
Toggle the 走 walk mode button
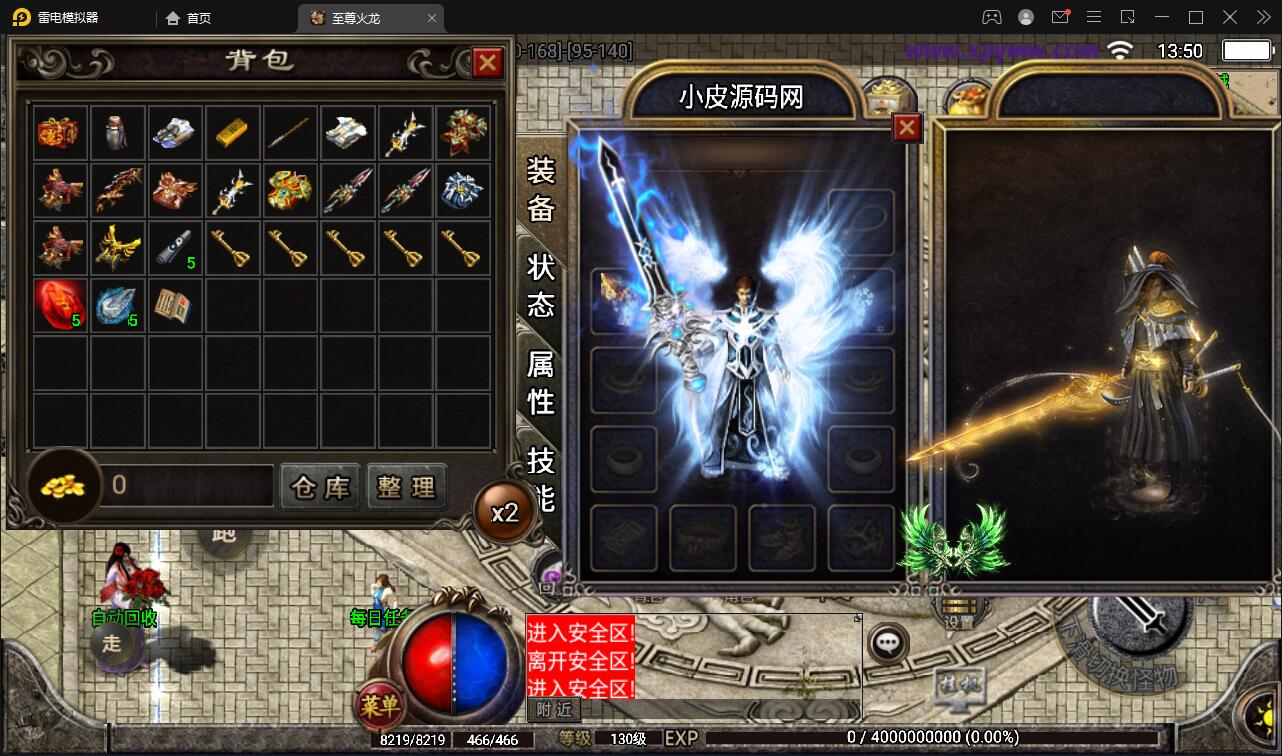(x=113, y=645)
